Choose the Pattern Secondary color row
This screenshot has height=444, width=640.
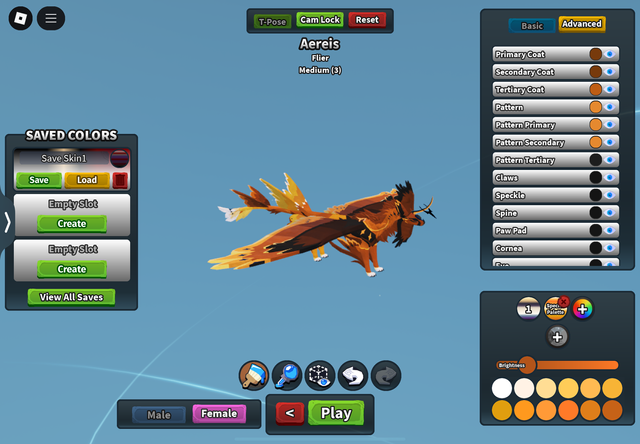pos(540,143)
